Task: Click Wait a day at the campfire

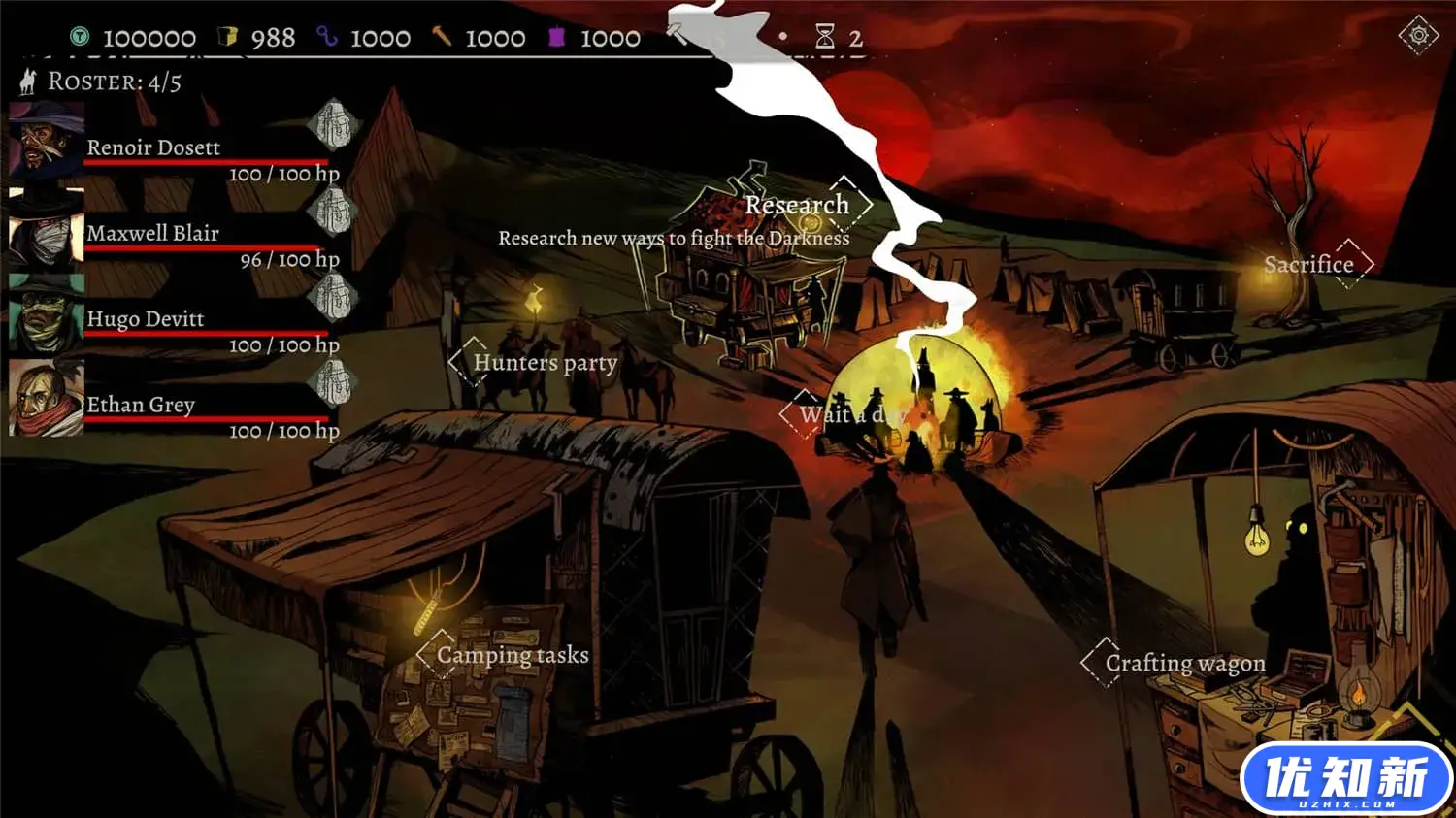Action: [850, 415]
